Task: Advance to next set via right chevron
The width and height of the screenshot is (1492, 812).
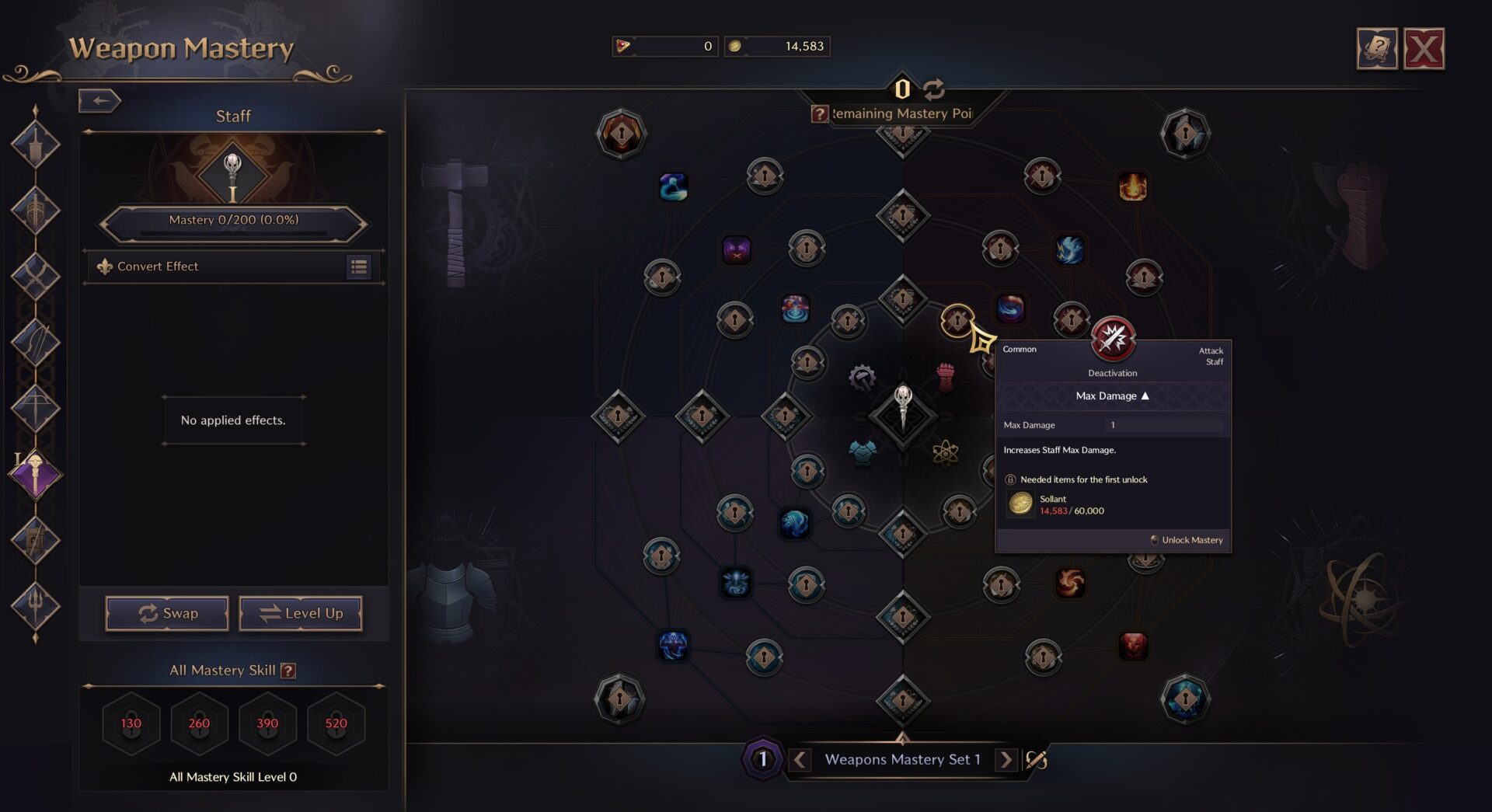Action: (1007, 760)
